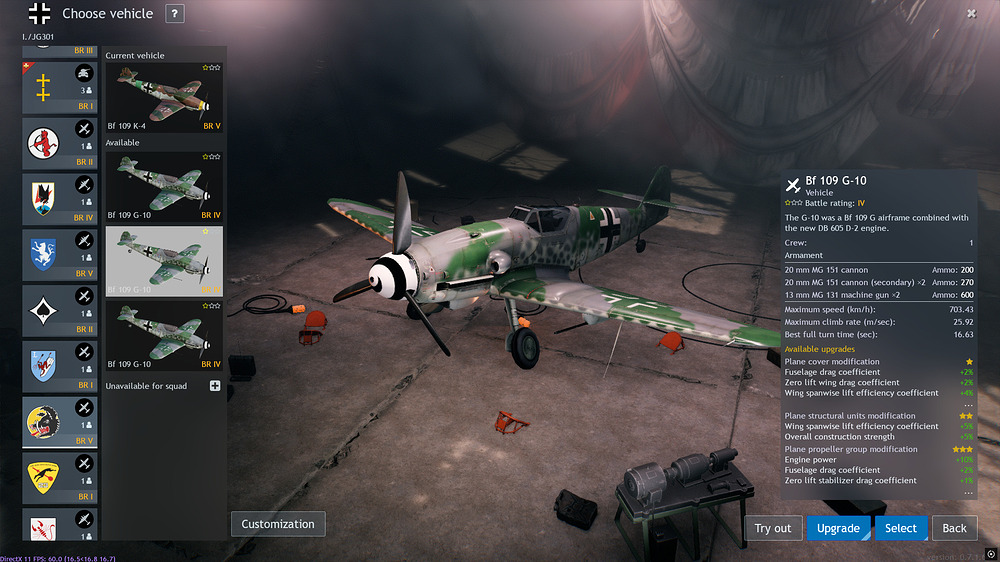Upgrade the selected vehicle
The image size is (1000, 562).
[838, 528]
